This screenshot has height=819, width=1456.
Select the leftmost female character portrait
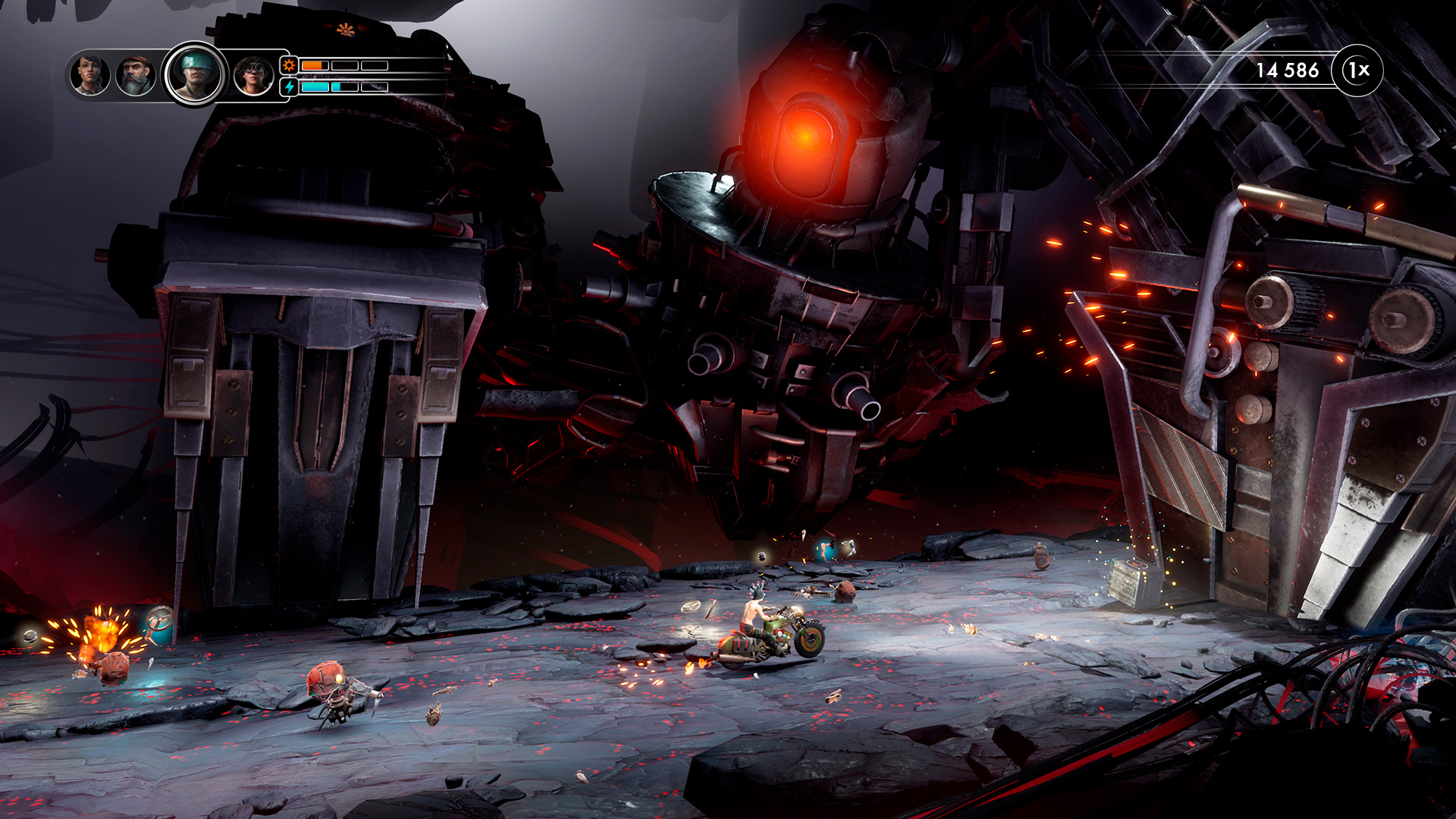click(x=89, y=74)
